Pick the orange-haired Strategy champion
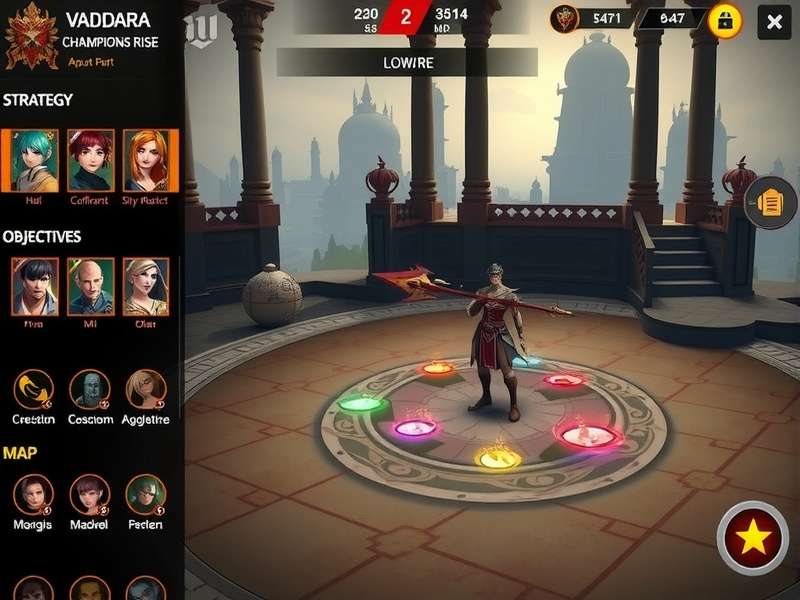800x600 pixels. tap(146, 160)
